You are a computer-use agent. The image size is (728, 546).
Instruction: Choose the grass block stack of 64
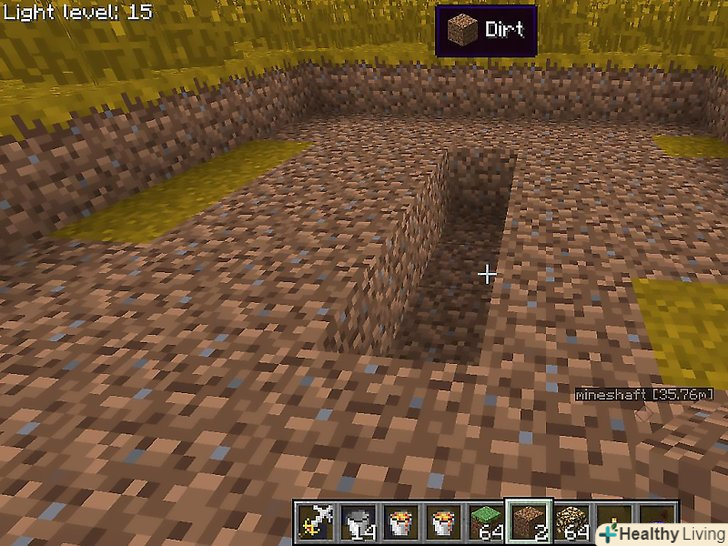click(484, 520)
